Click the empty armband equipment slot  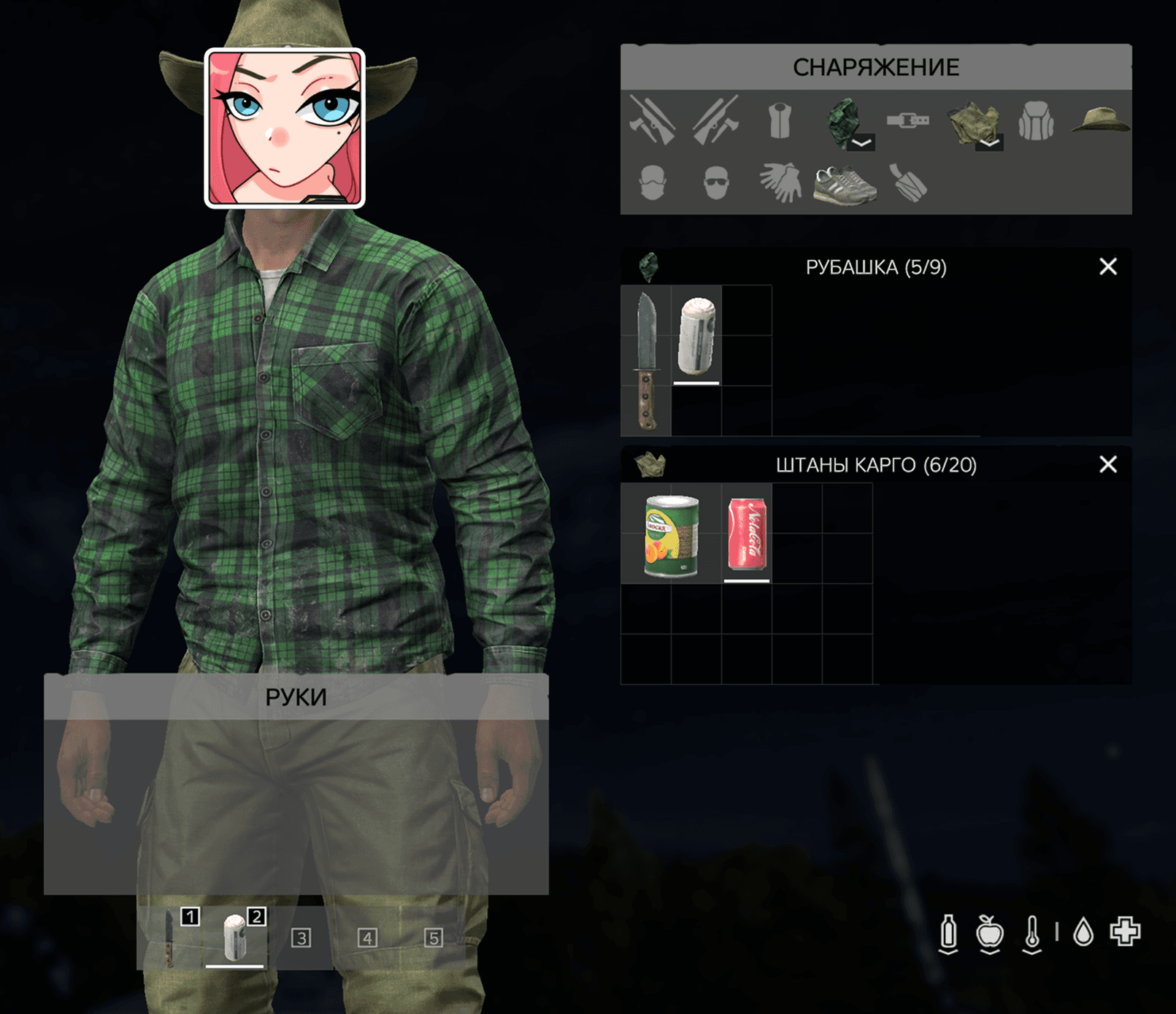pyautogui.click(x=907, y=183)
